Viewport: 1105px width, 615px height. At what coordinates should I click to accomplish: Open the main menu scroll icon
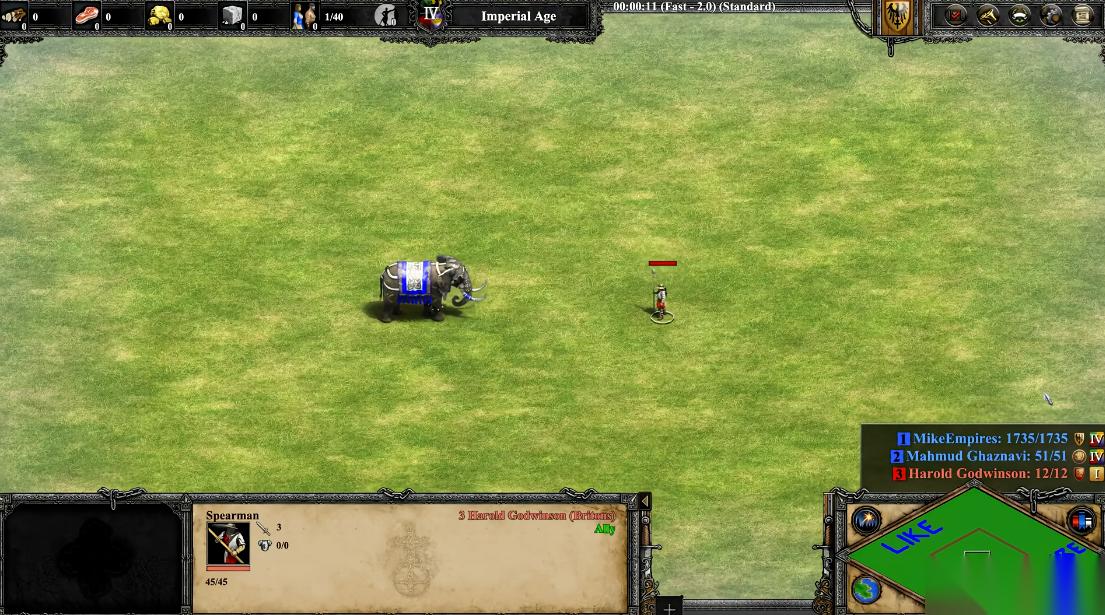pos(1083,15)
